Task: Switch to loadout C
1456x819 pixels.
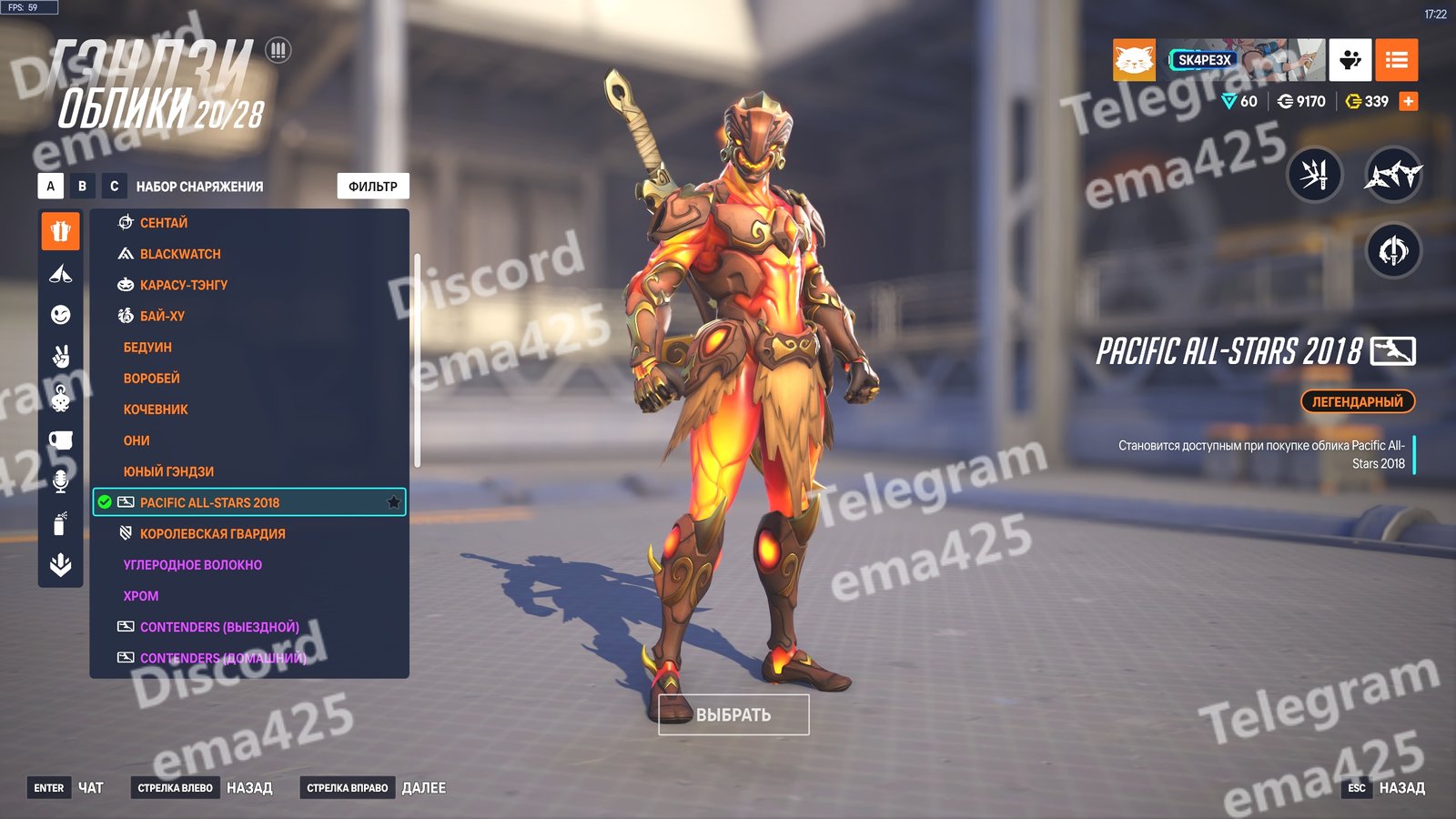Action: pyautogui.click(x=114, y=187)
